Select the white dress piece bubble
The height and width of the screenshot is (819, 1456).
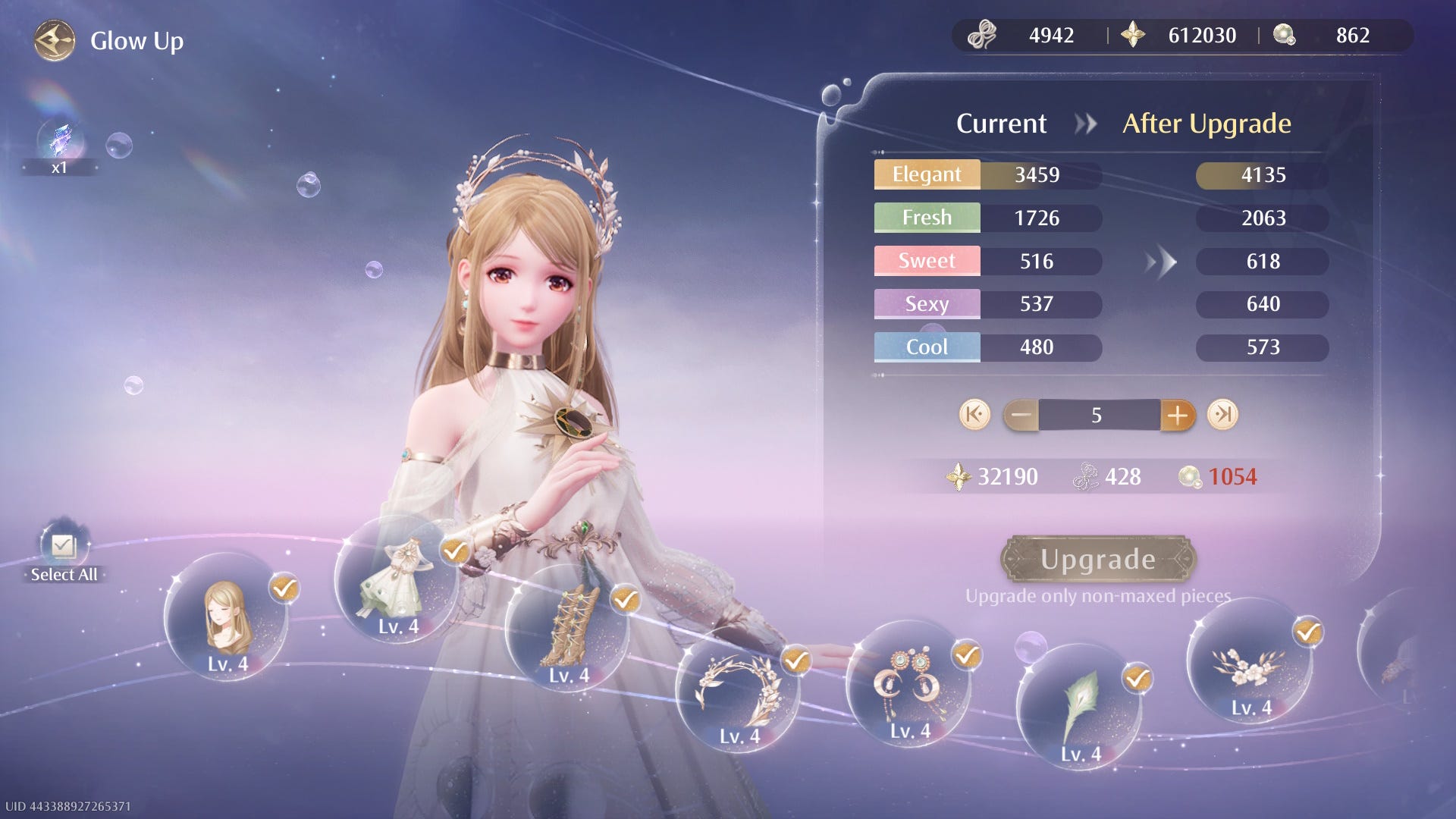coord(397,580)
